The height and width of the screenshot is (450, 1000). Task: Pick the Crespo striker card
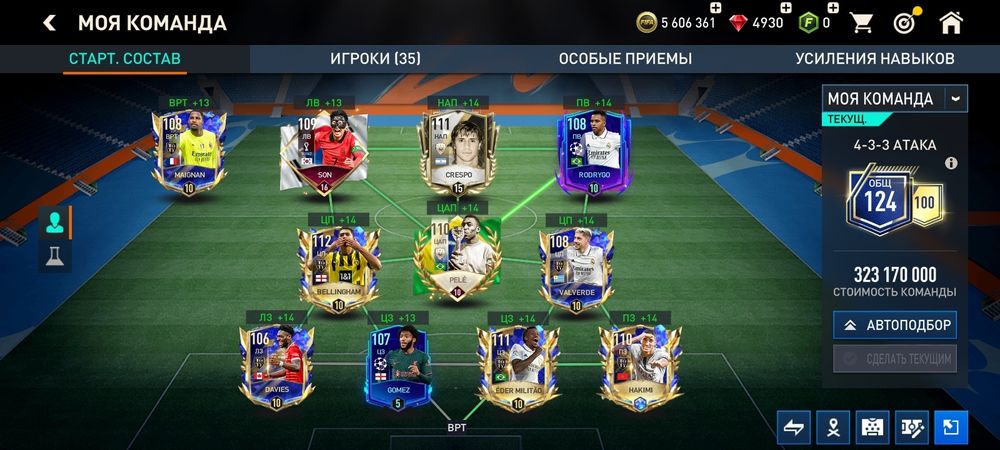[x=457, y=150]
